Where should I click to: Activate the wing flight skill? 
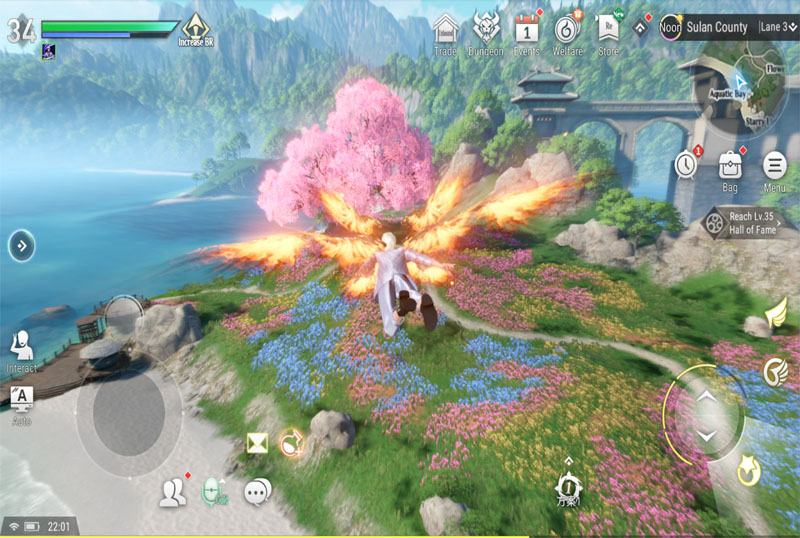pos(776,318)
